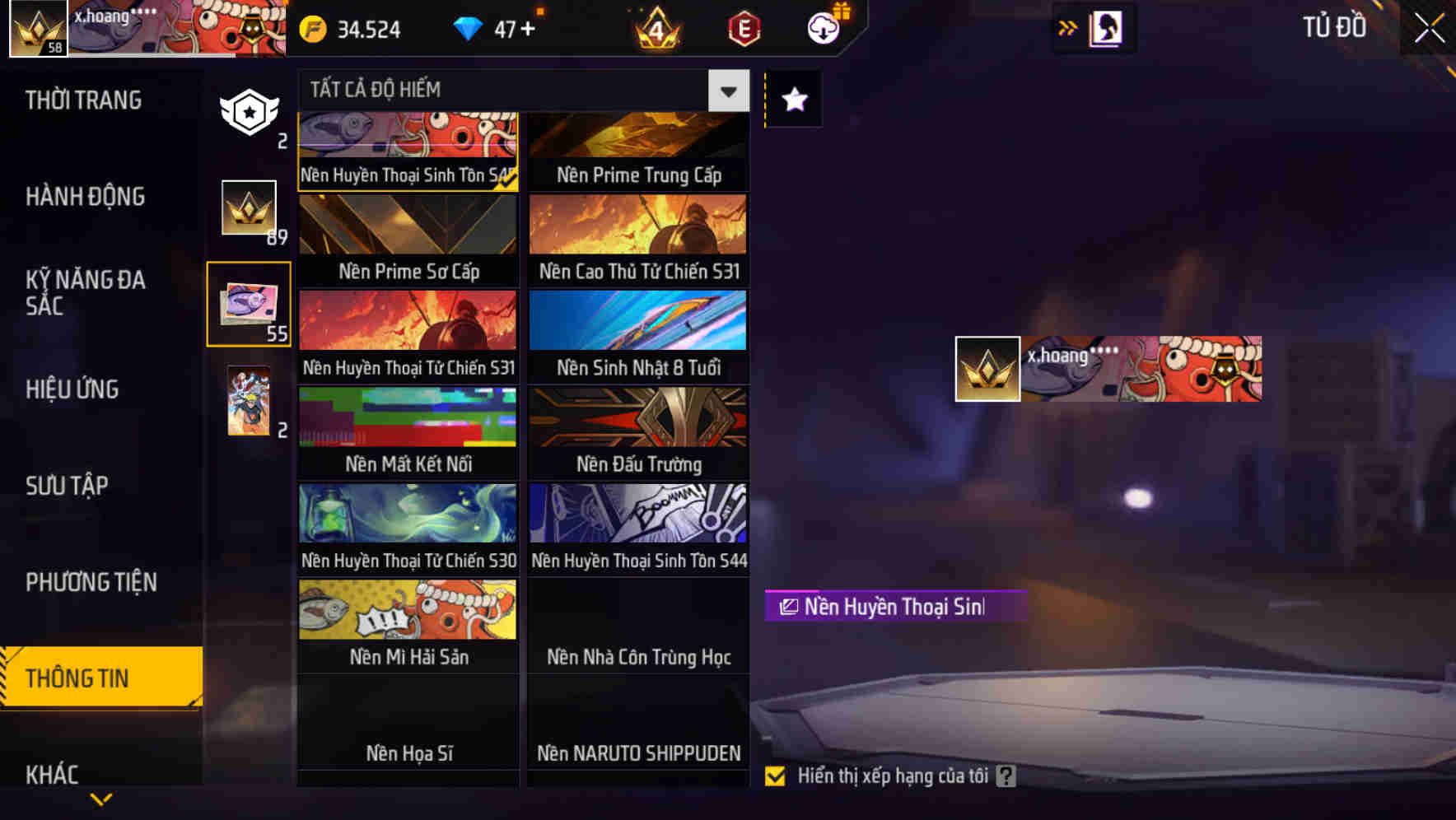Enable Hiển thị xếp hạng của tôi checkbox
1456x820 pixels.
775,776
